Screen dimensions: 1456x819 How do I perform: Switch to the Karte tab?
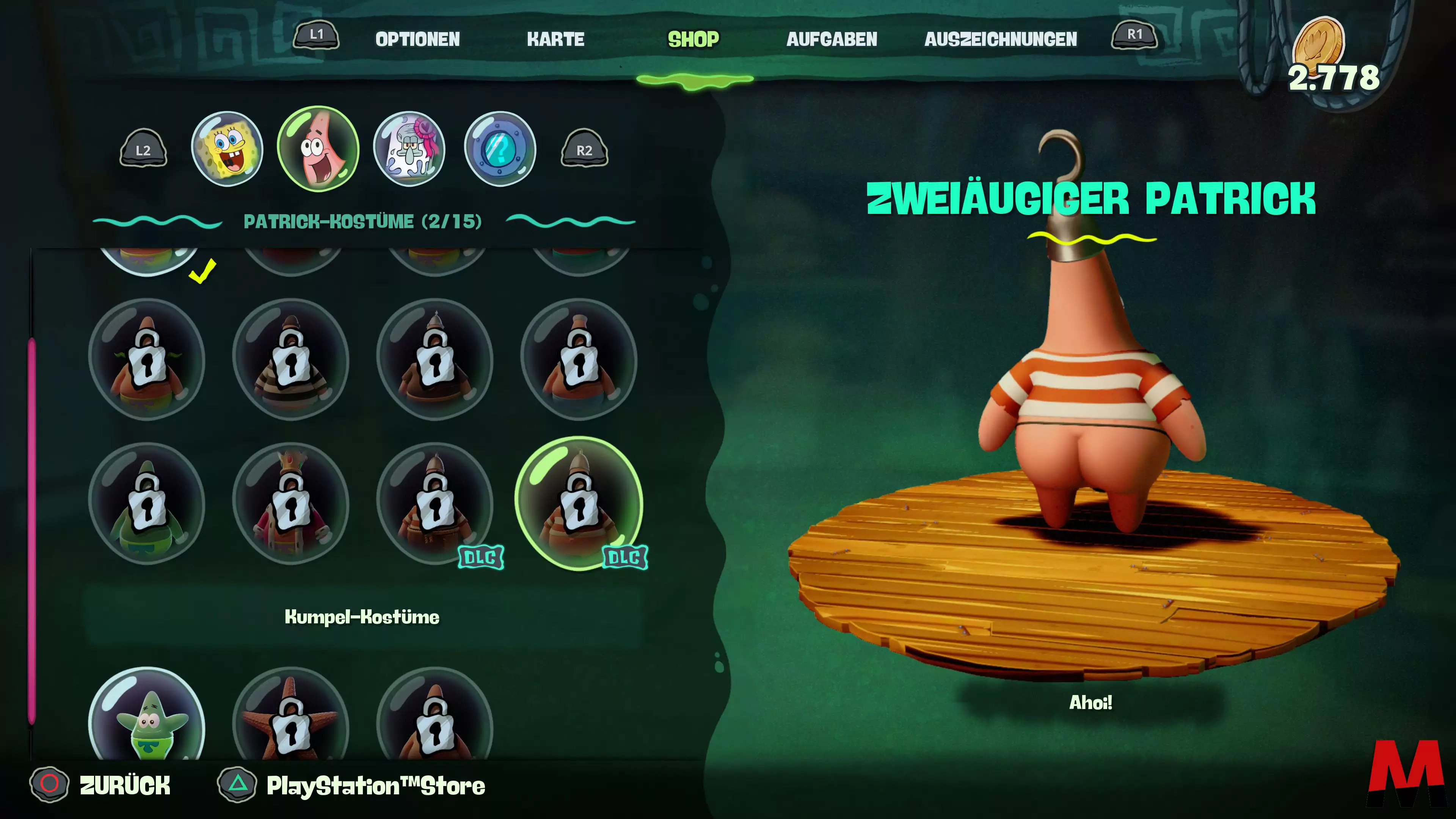[555, 39]
